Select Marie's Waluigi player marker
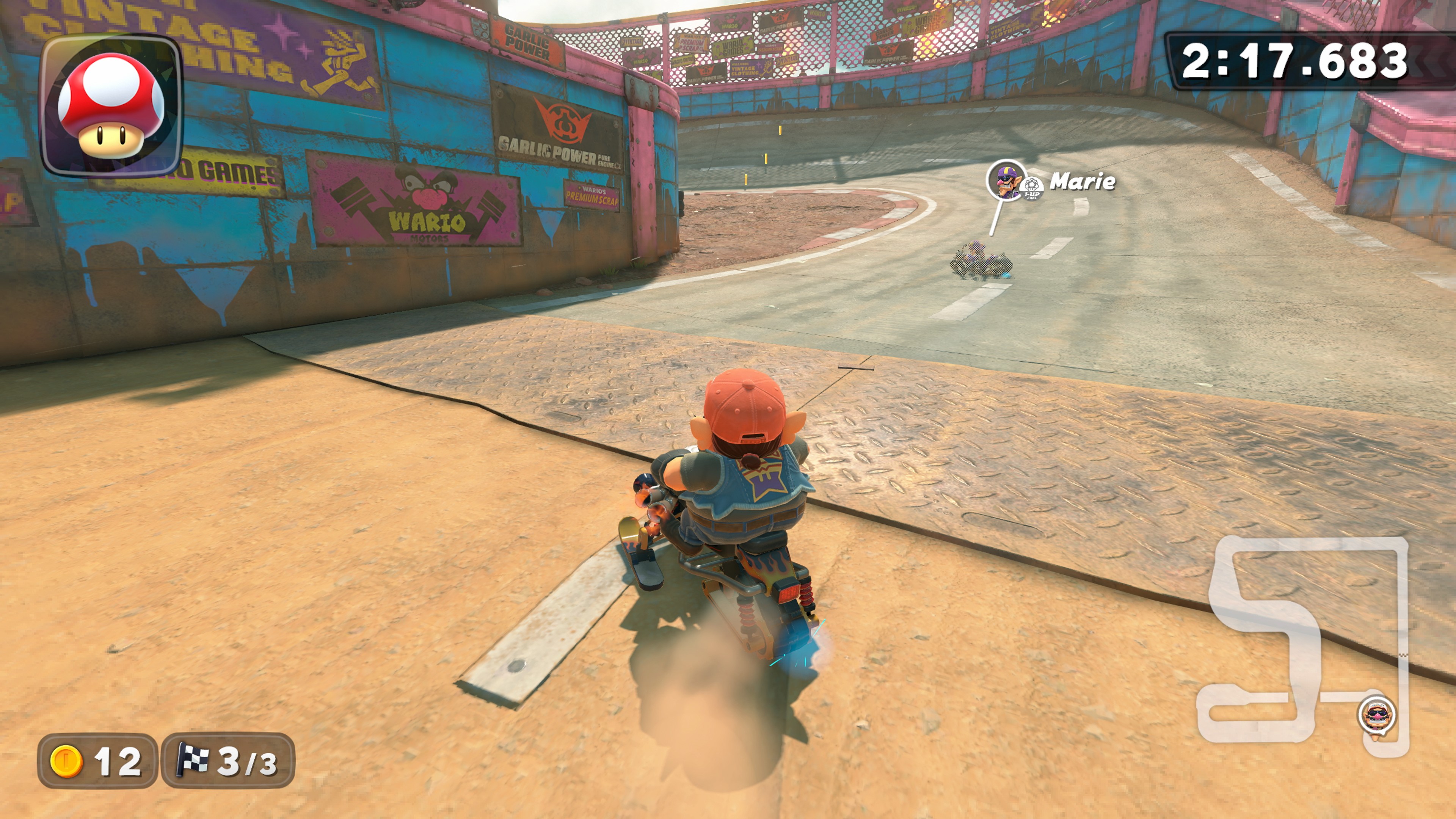This screenshot has width=1456, height=819. tap(1006, 180)
